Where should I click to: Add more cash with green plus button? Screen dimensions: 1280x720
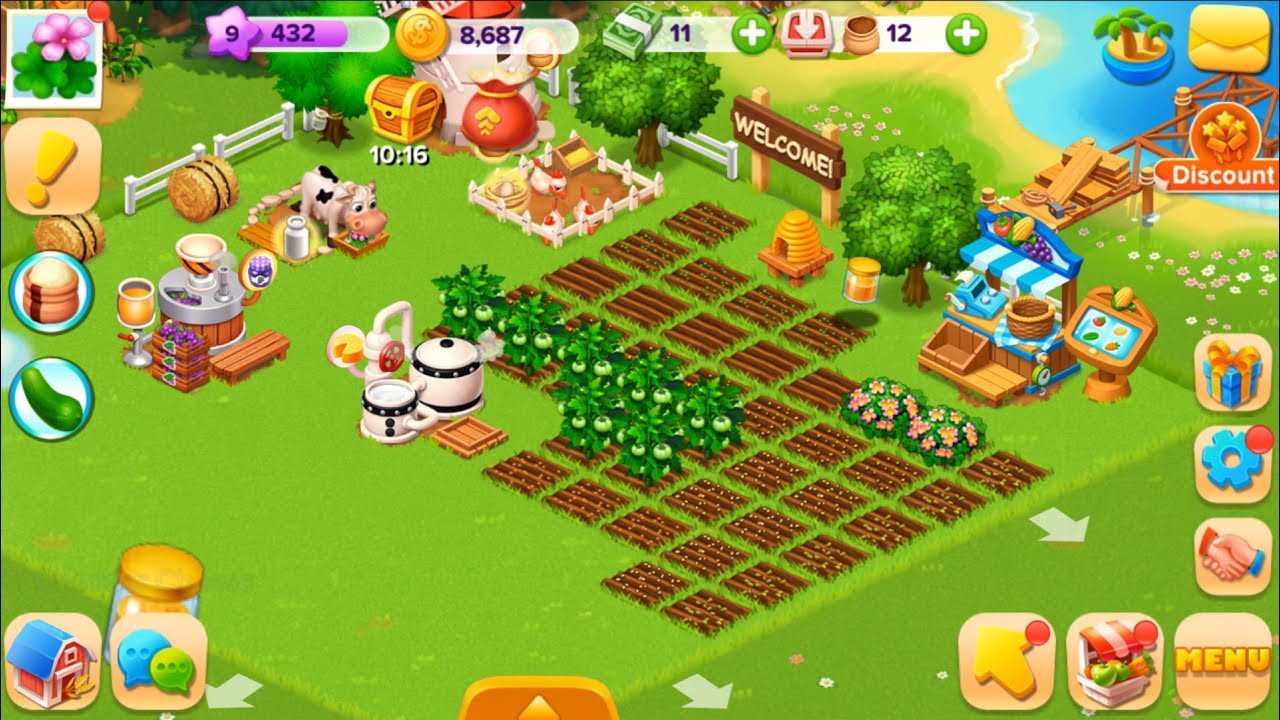tap(751, 35)
